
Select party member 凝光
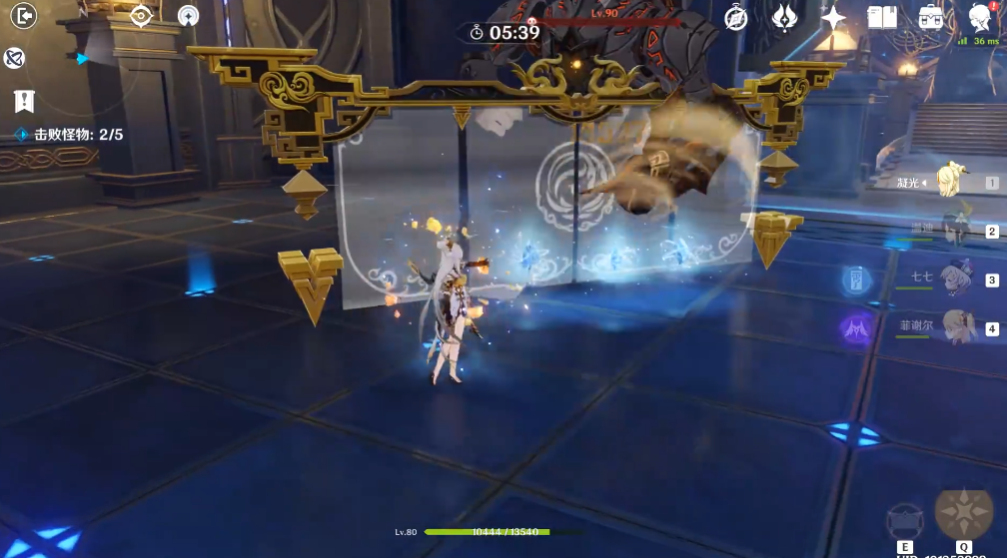tap(948, 182)
